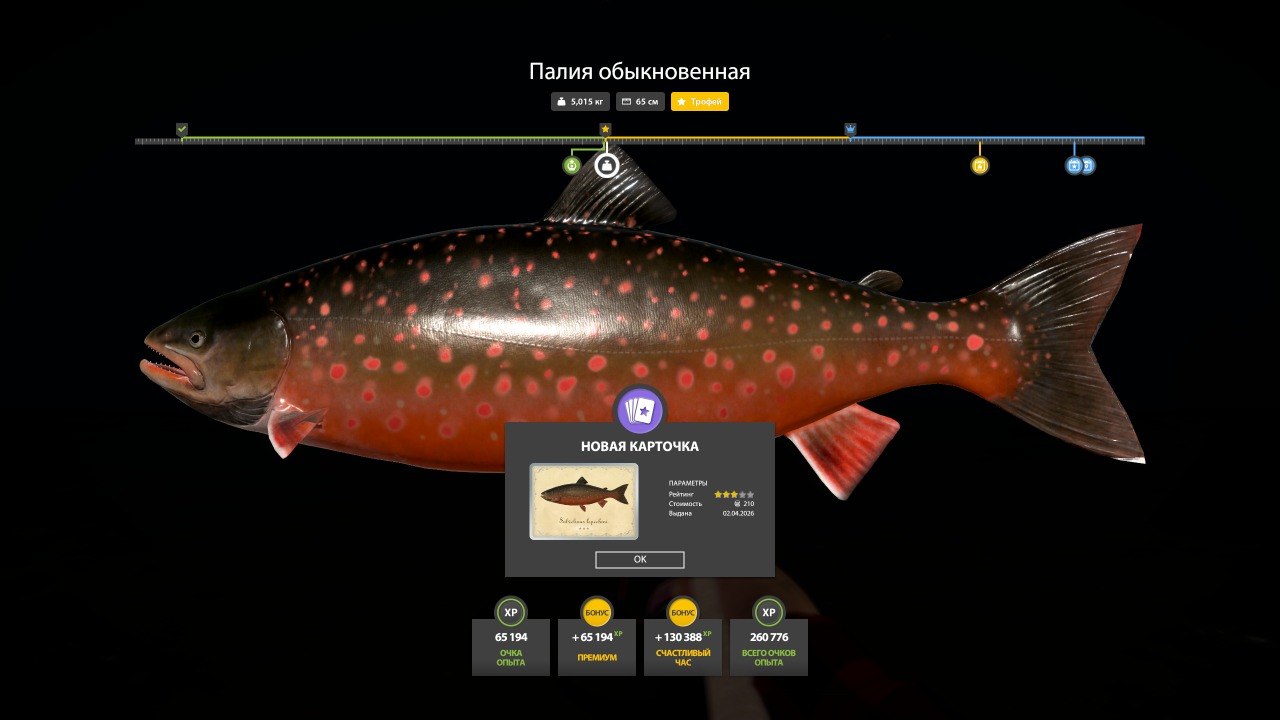Click the yellow Трофей badge

click(x=700, y=101)
